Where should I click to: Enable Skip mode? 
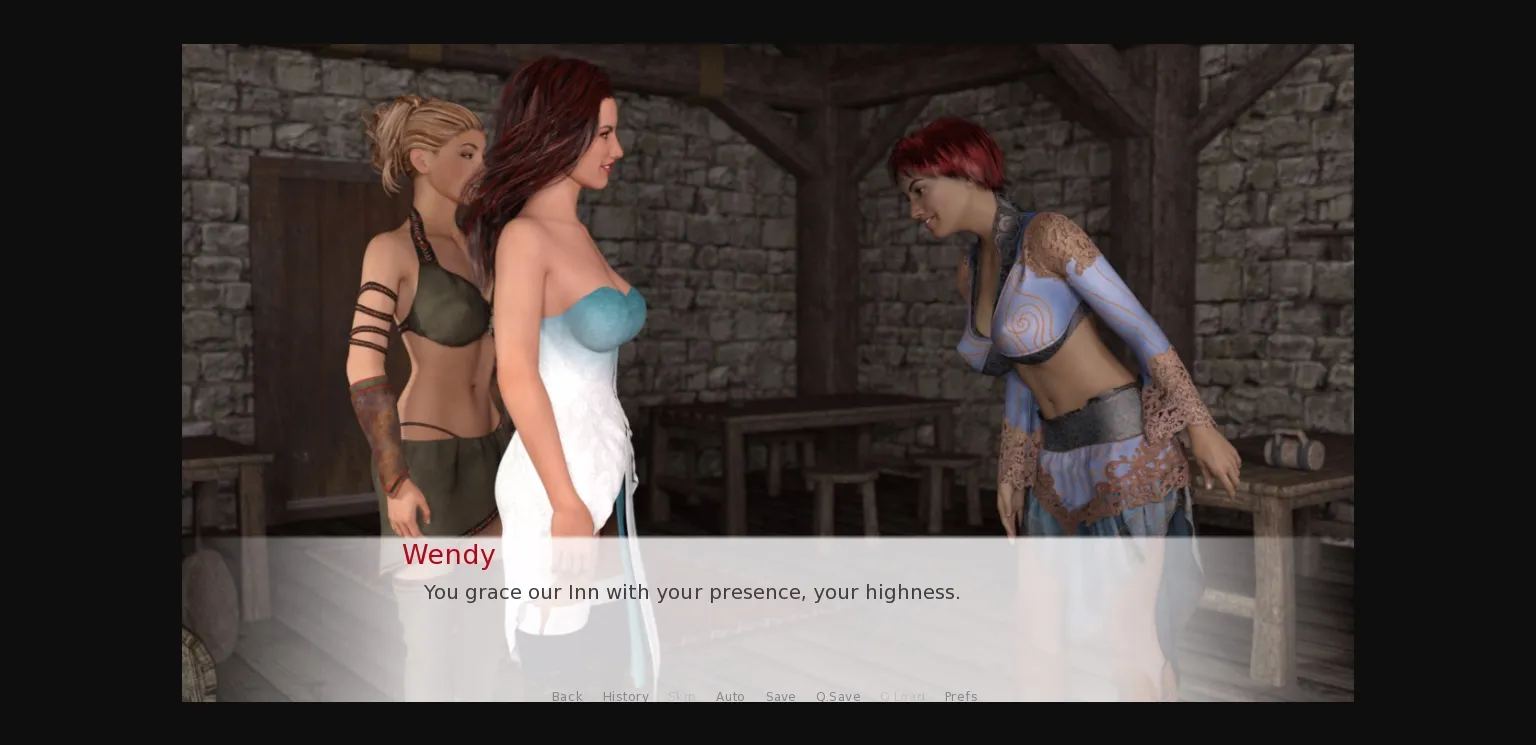point(682,697)
